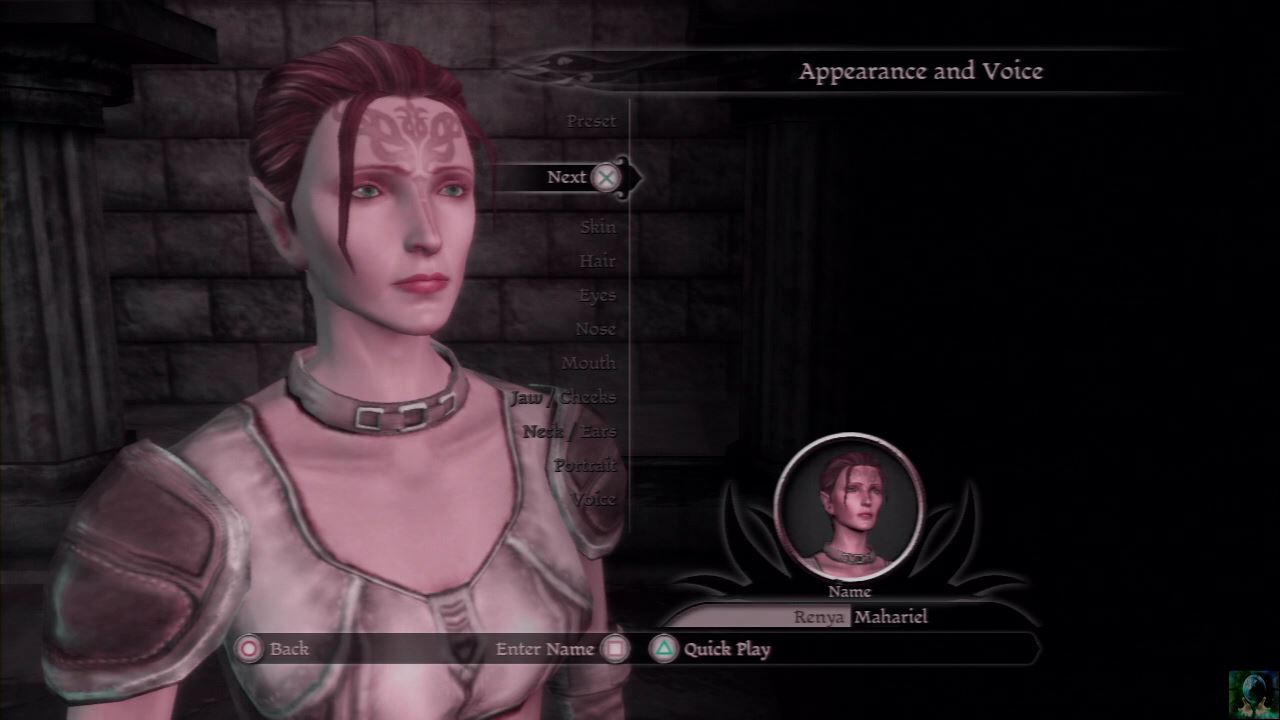Choose the Enter Name option
This screenshot has height=720, width=1280.
click(561, 649)
